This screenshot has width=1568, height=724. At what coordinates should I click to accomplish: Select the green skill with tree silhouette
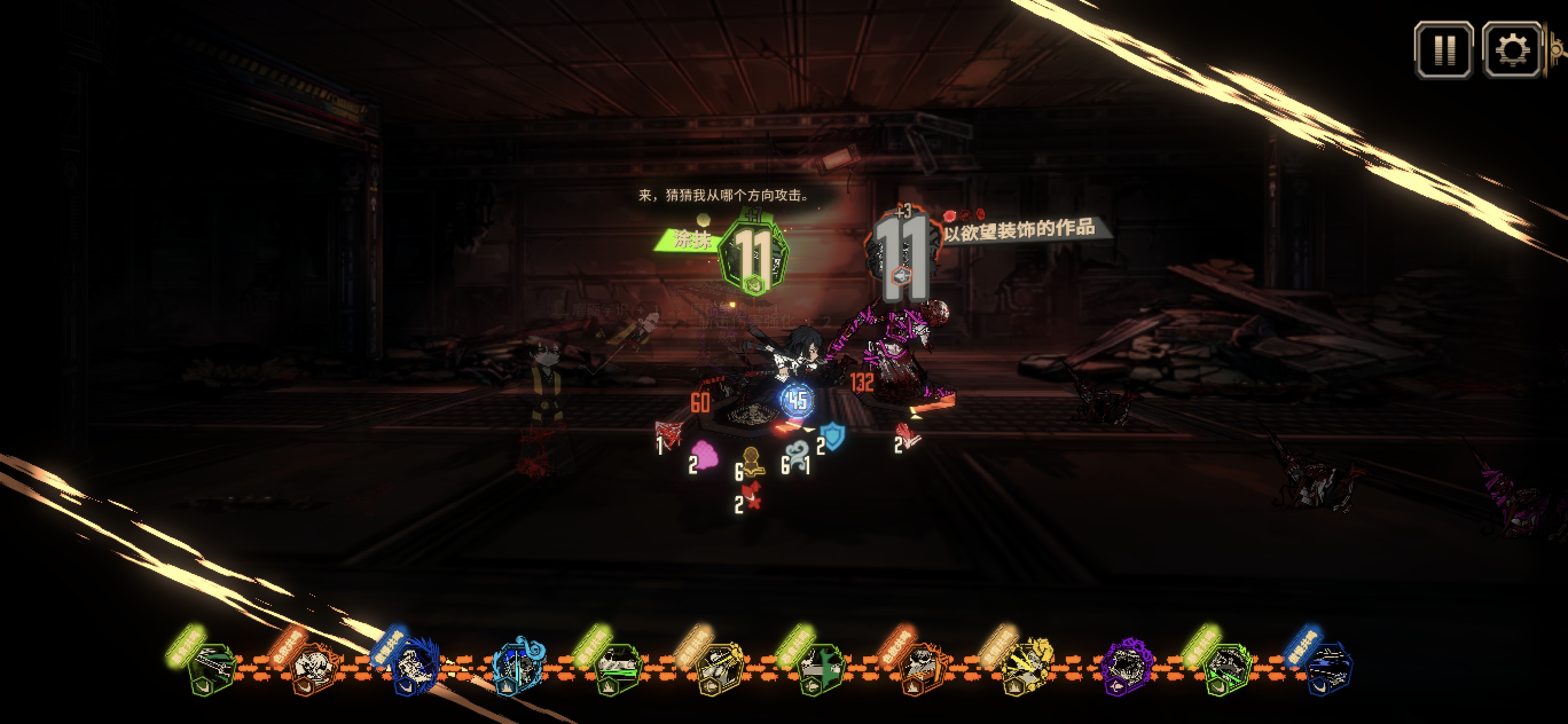point(821,669)
